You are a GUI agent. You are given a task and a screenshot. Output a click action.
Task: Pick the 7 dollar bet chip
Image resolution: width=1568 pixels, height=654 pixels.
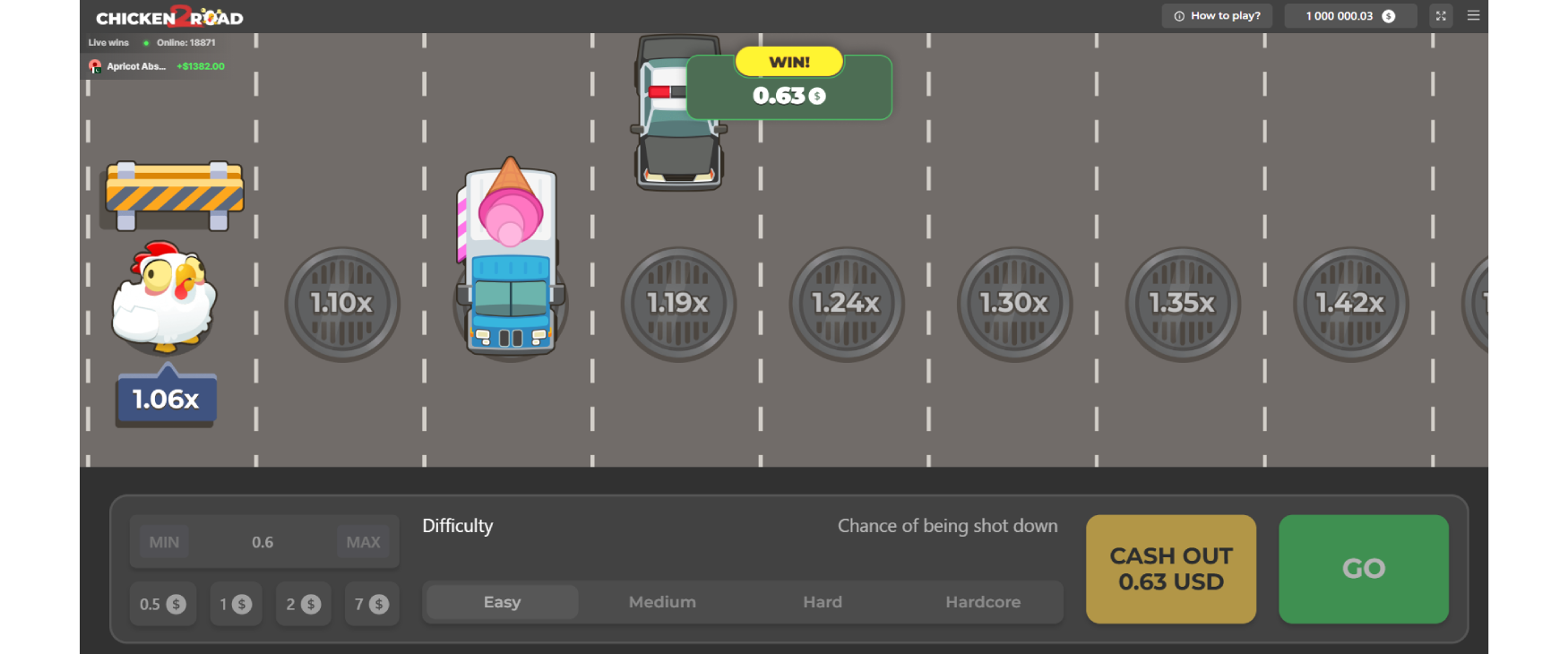(372, 604)
